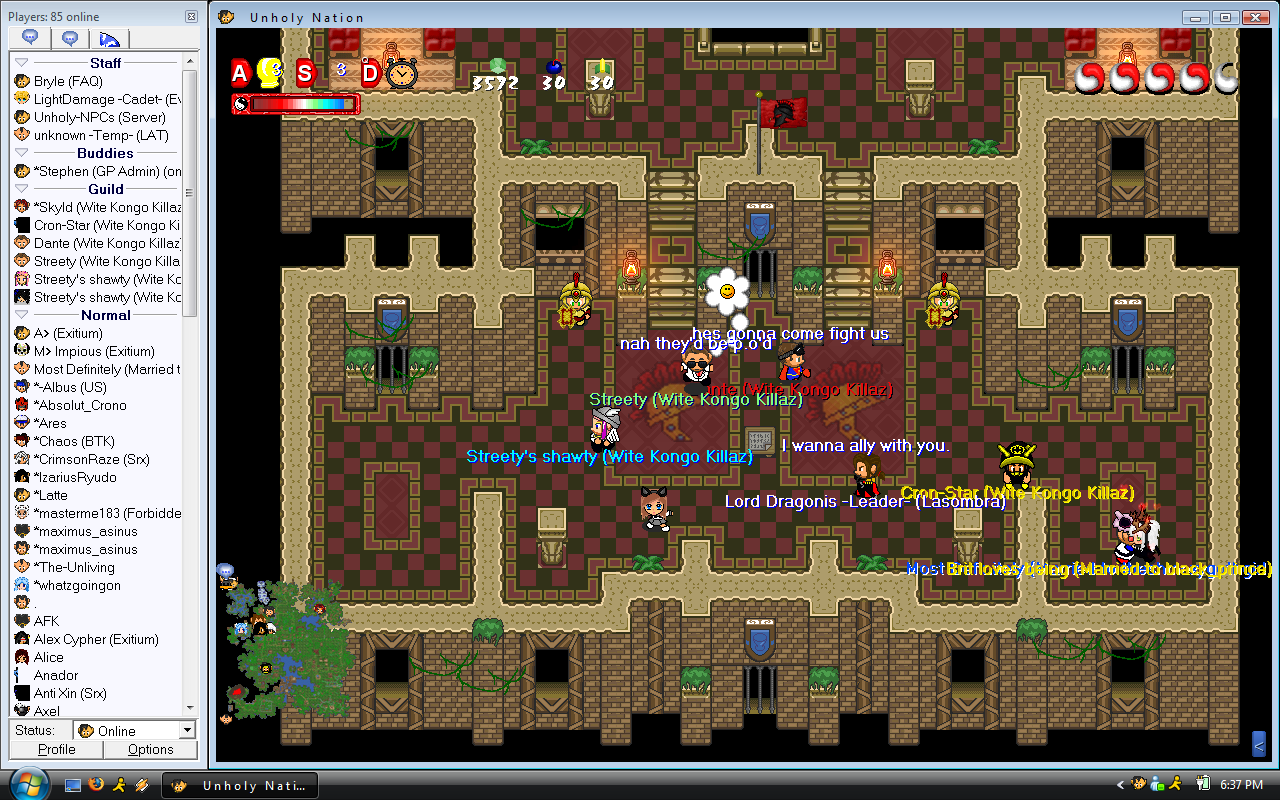The height and width of the screenshot is (800, 1280).
Task: Switch to the first chat bubble tab
Action: point(30,39)
